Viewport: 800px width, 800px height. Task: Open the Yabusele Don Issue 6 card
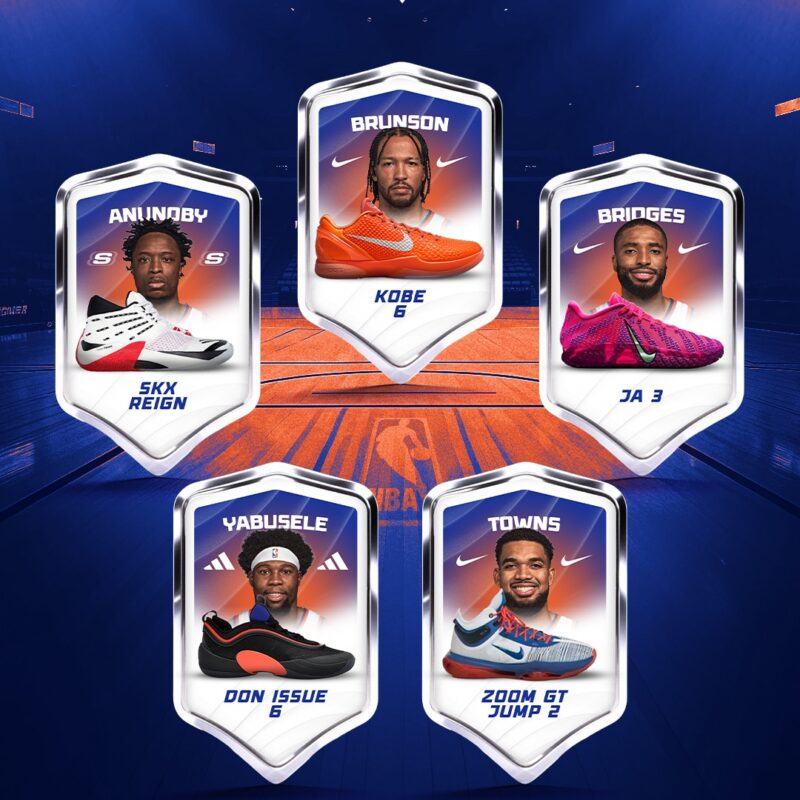[x=275, y=615]
